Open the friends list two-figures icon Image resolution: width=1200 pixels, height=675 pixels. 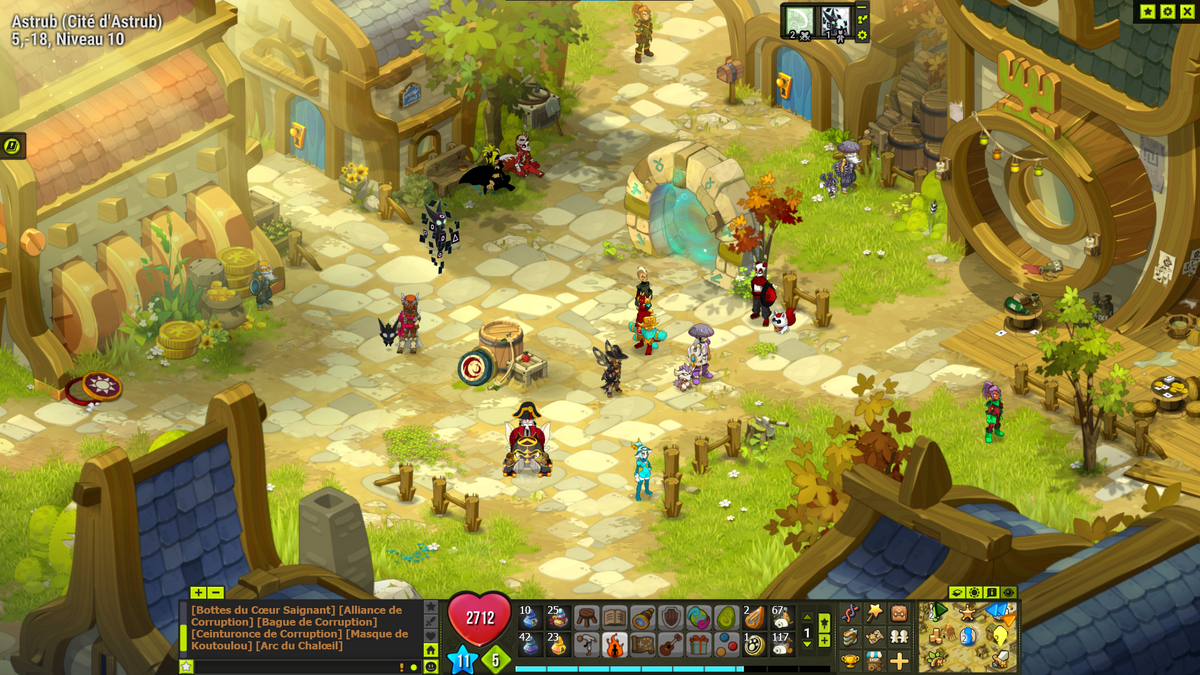(x=899, y=636)
